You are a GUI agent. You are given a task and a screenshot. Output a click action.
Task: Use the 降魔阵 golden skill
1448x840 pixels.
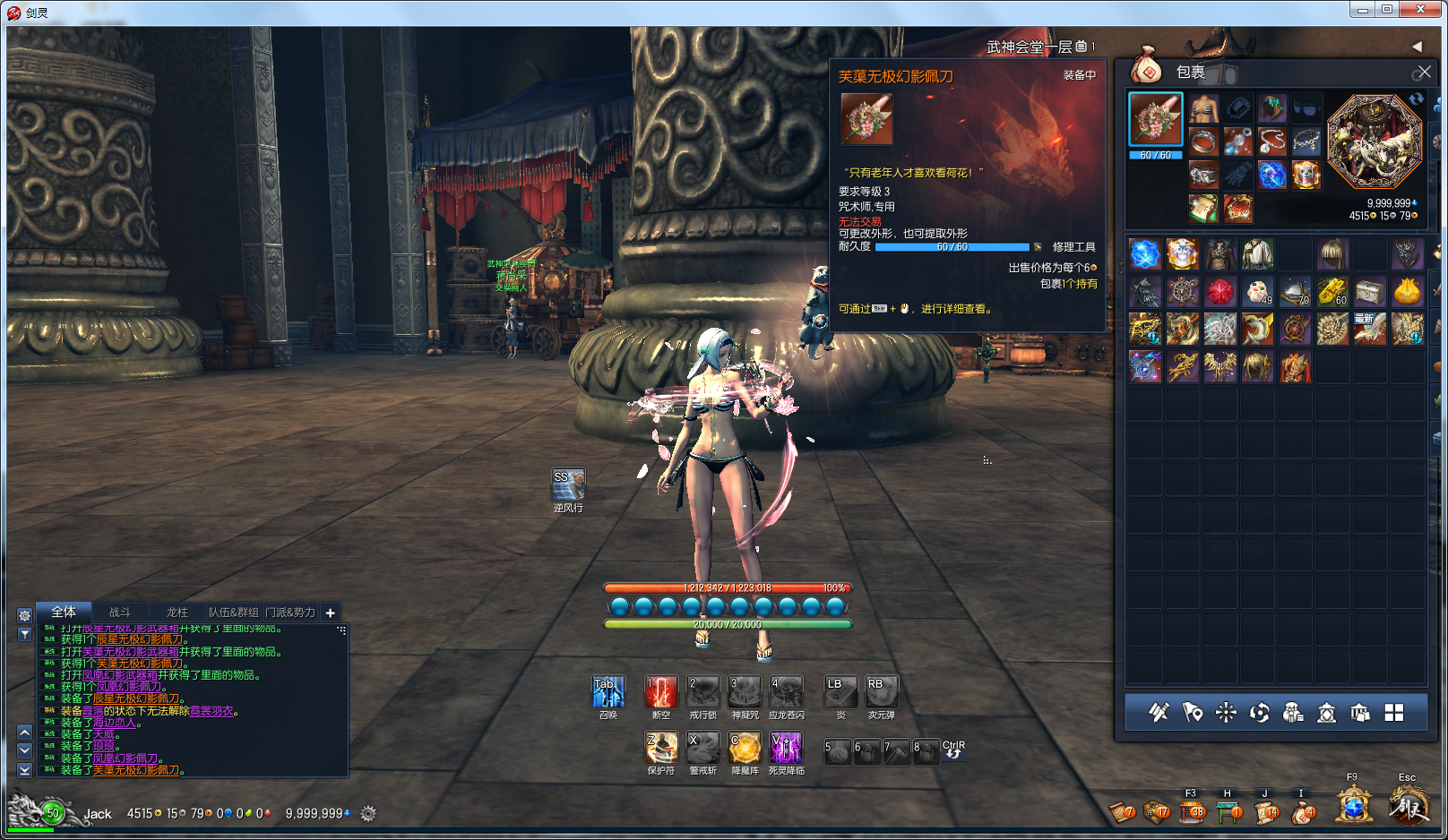point(745,748)
